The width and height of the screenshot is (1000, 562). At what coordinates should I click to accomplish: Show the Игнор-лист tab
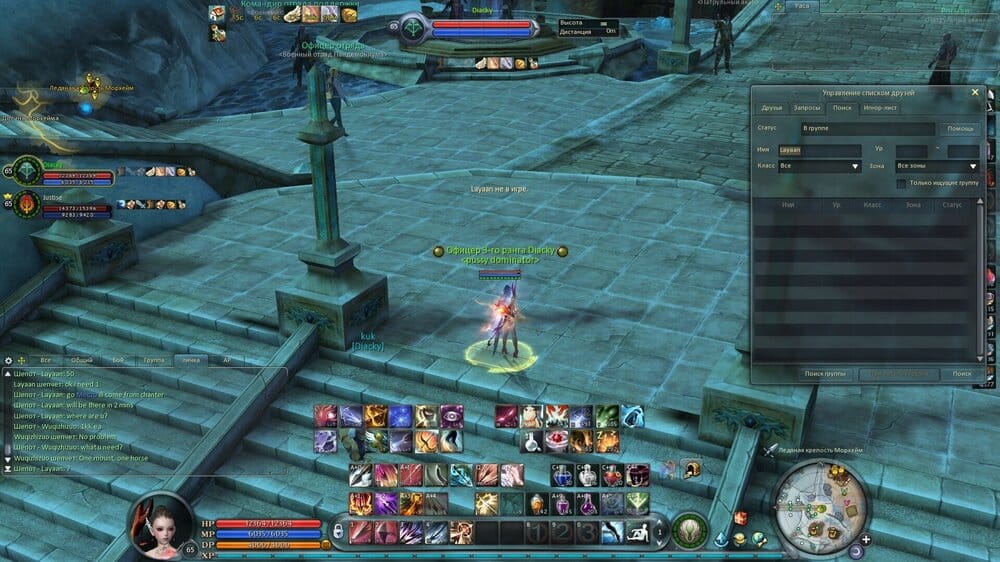880,107
